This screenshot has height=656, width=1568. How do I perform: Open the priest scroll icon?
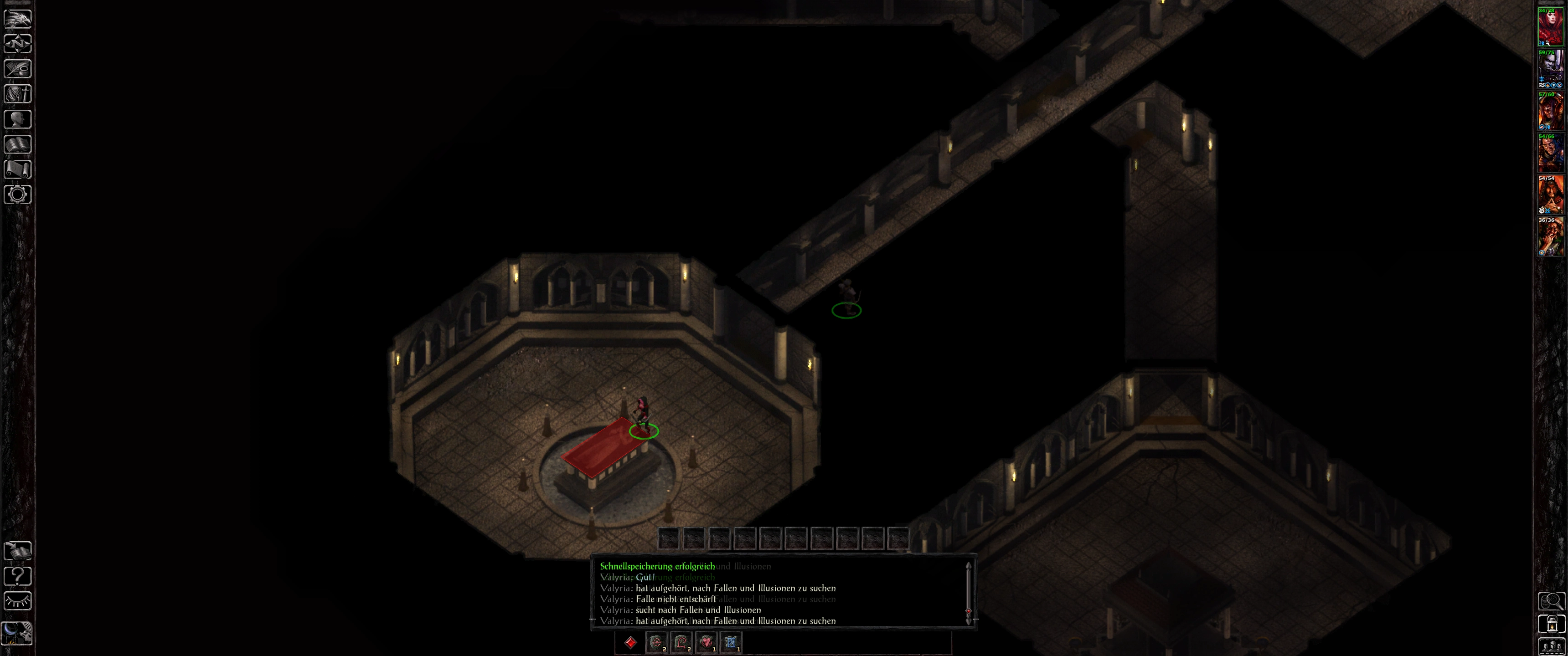tap(18, 169)
